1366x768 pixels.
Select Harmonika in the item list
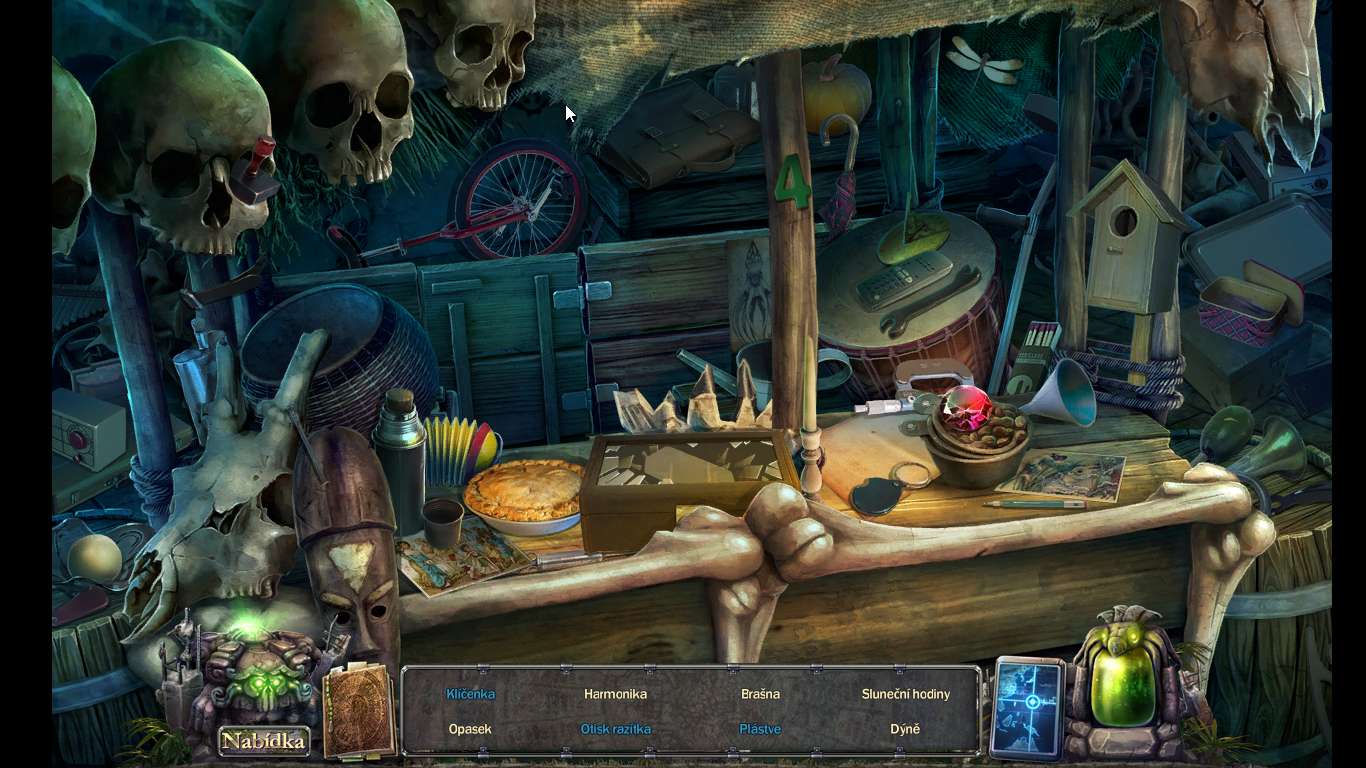coord(615,694)
